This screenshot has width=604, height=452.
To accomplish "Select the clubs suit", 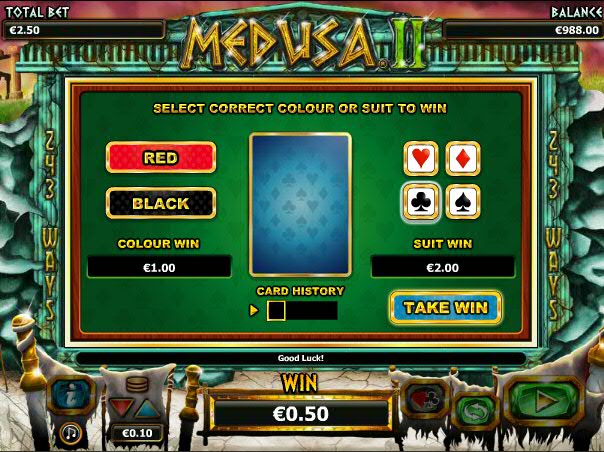I will pos(421,202).
